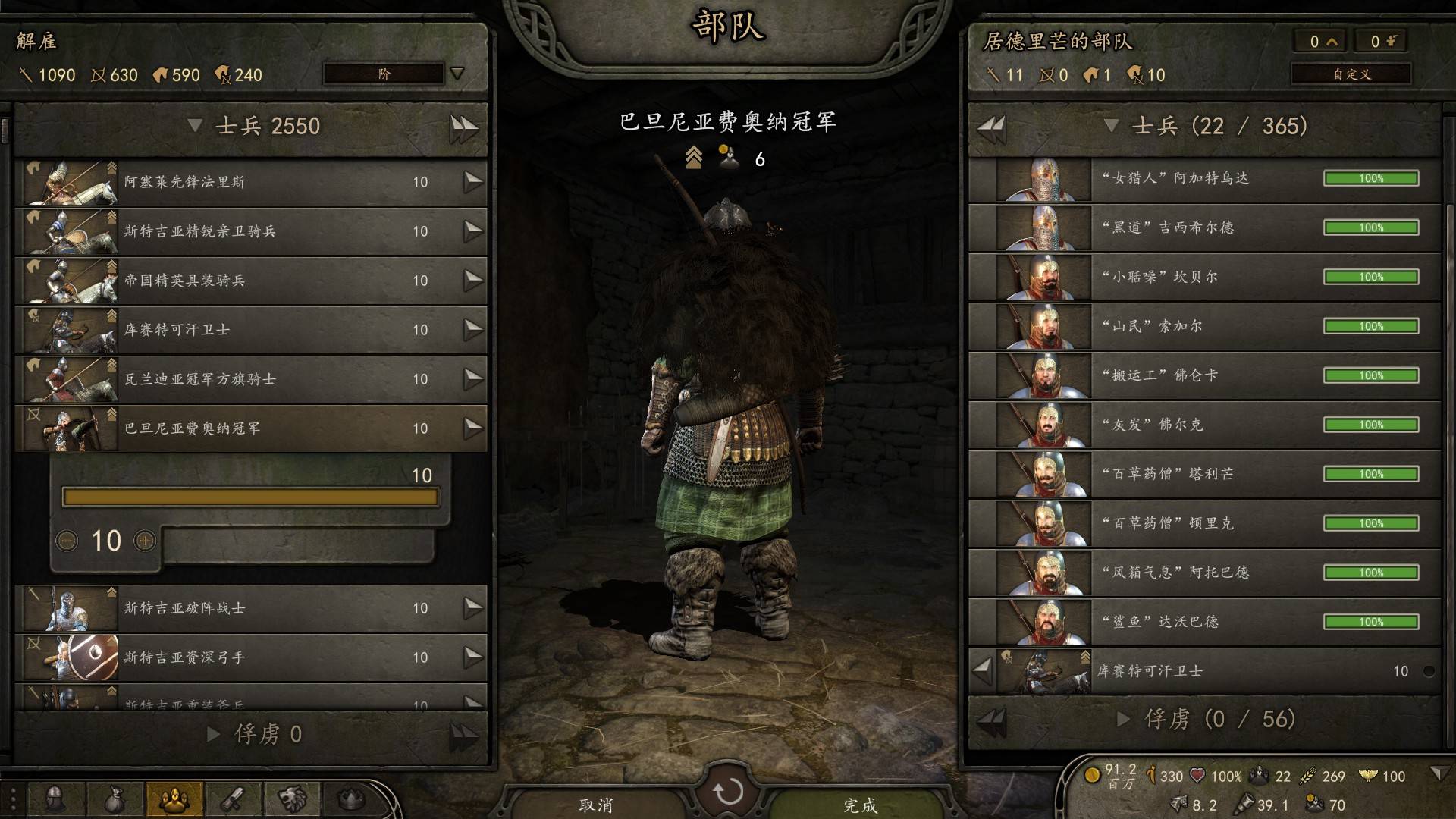Select companion “女猎人”阿加特乌达
This screenshot has width=1456, height=819.
coord(1204,179)
